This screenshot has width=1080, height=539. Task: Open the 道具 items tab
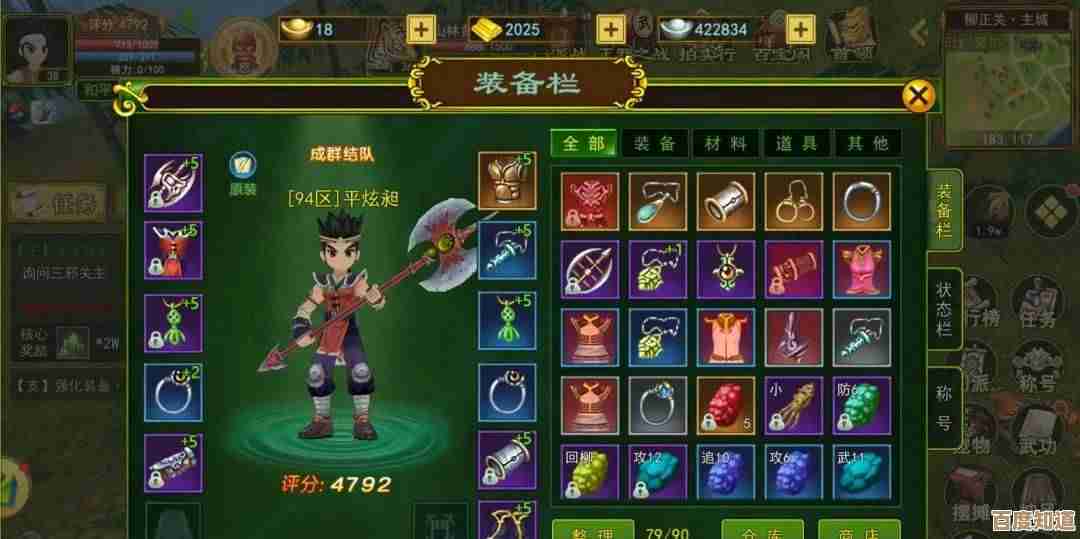(797, 143)
